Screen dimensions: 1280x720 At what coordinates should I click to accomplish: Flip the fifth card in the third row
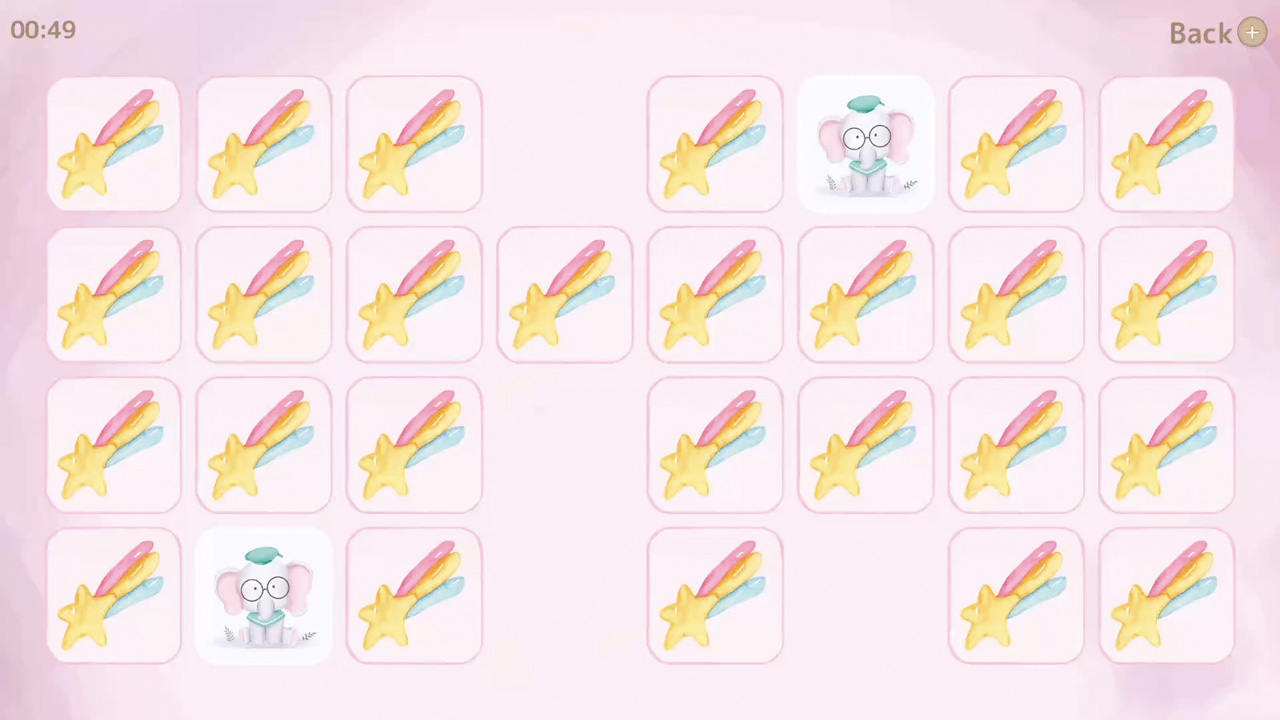tap(866, 445)
